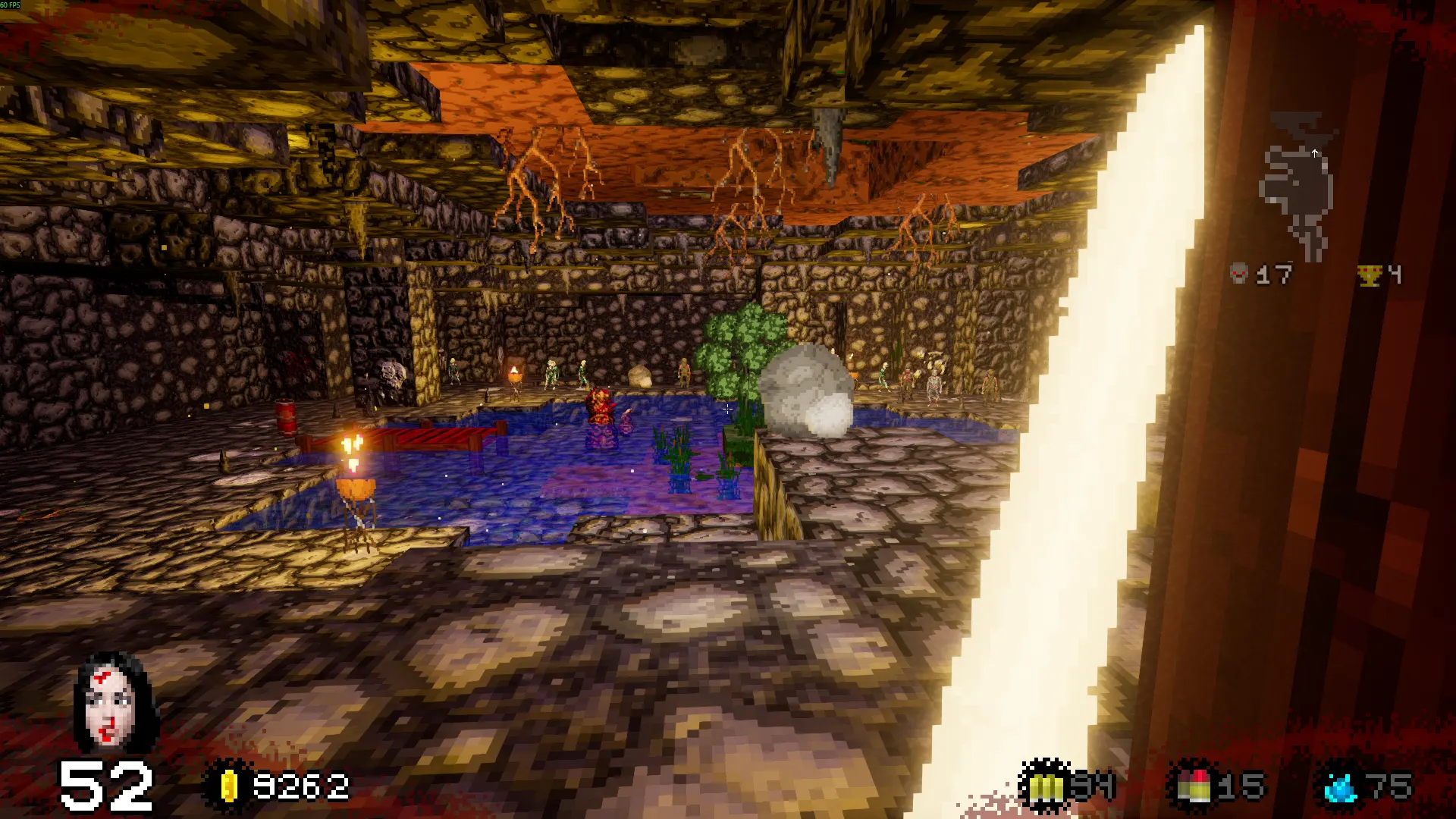Select the blue mana crystal icon
The image size is (1456, 819).
1341,787
